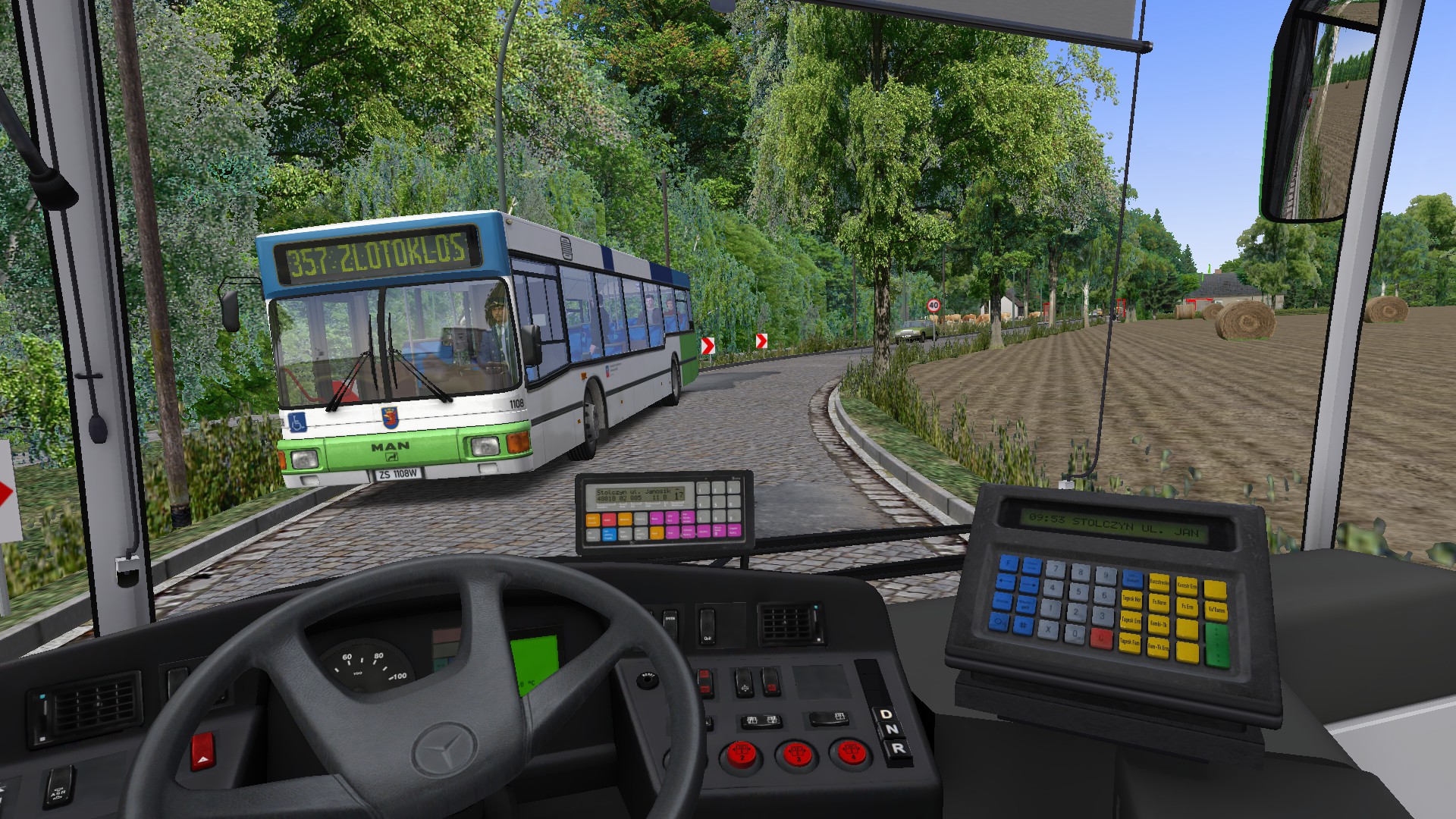Select the yellow Tagesk Fam ticket key

coord(1130,642)
